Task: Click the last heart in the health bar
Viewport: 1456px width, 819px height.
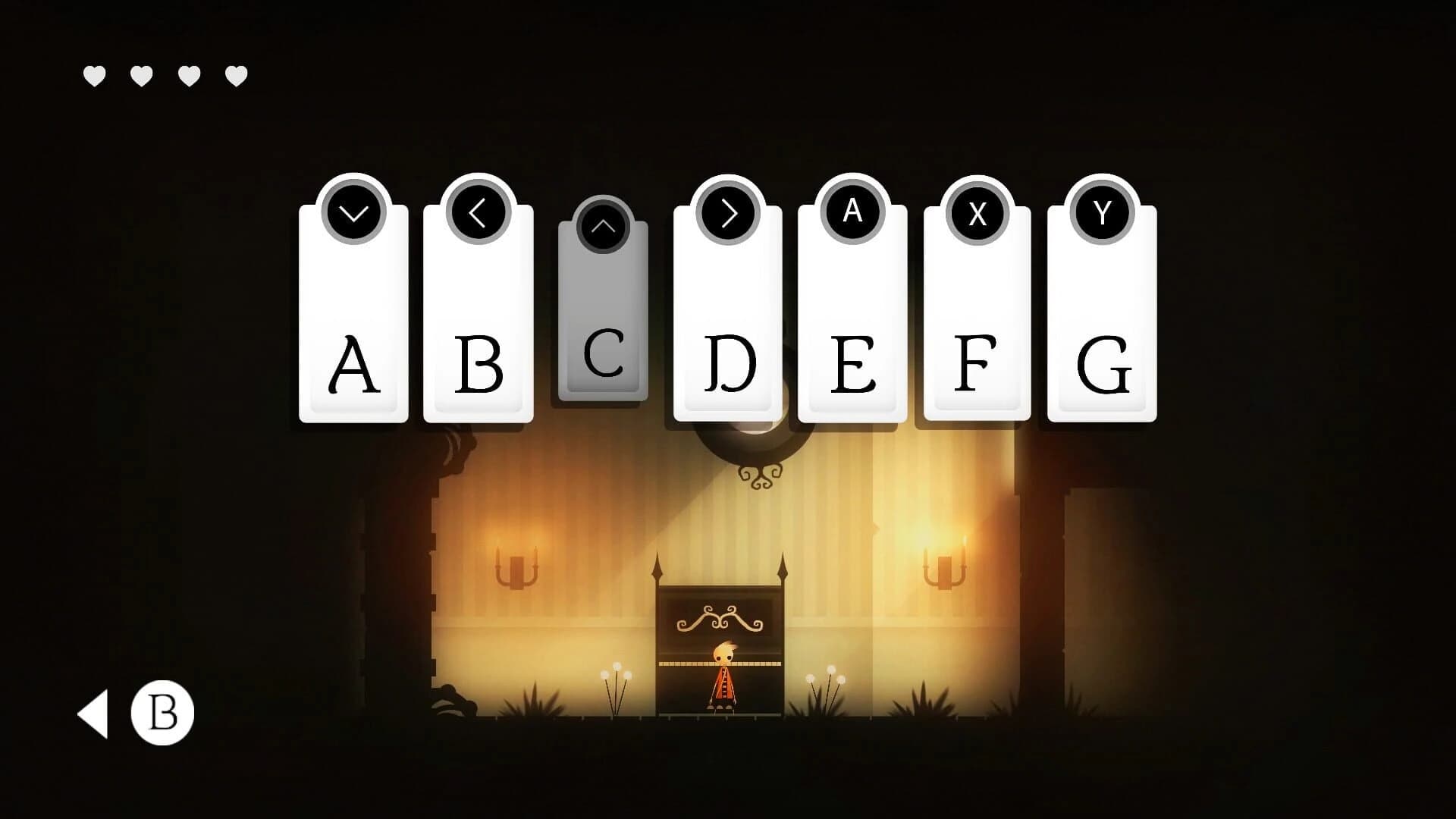Action: pos(234,74)
